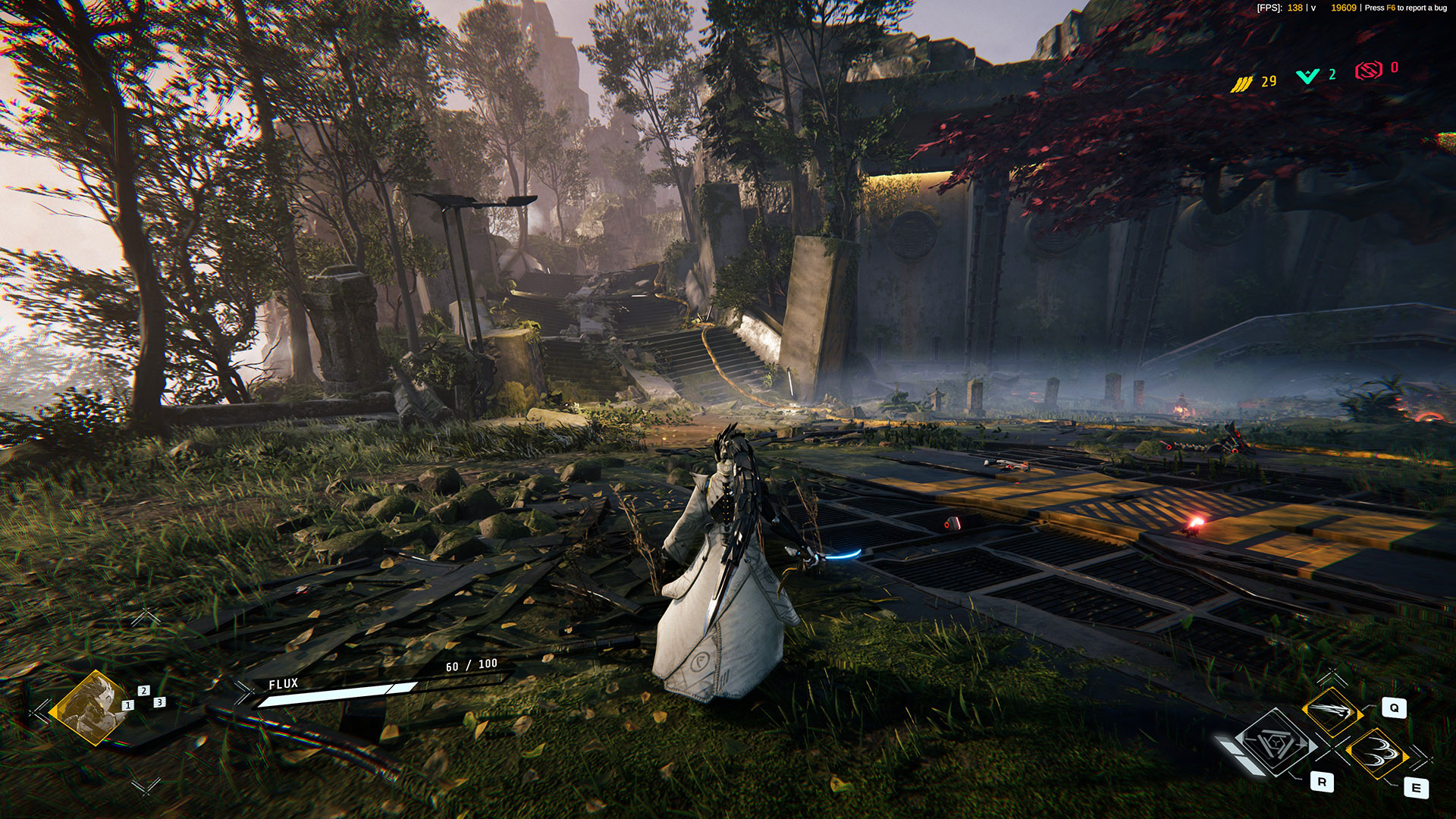Click the yellow triple-slash currency icon

1241,83
